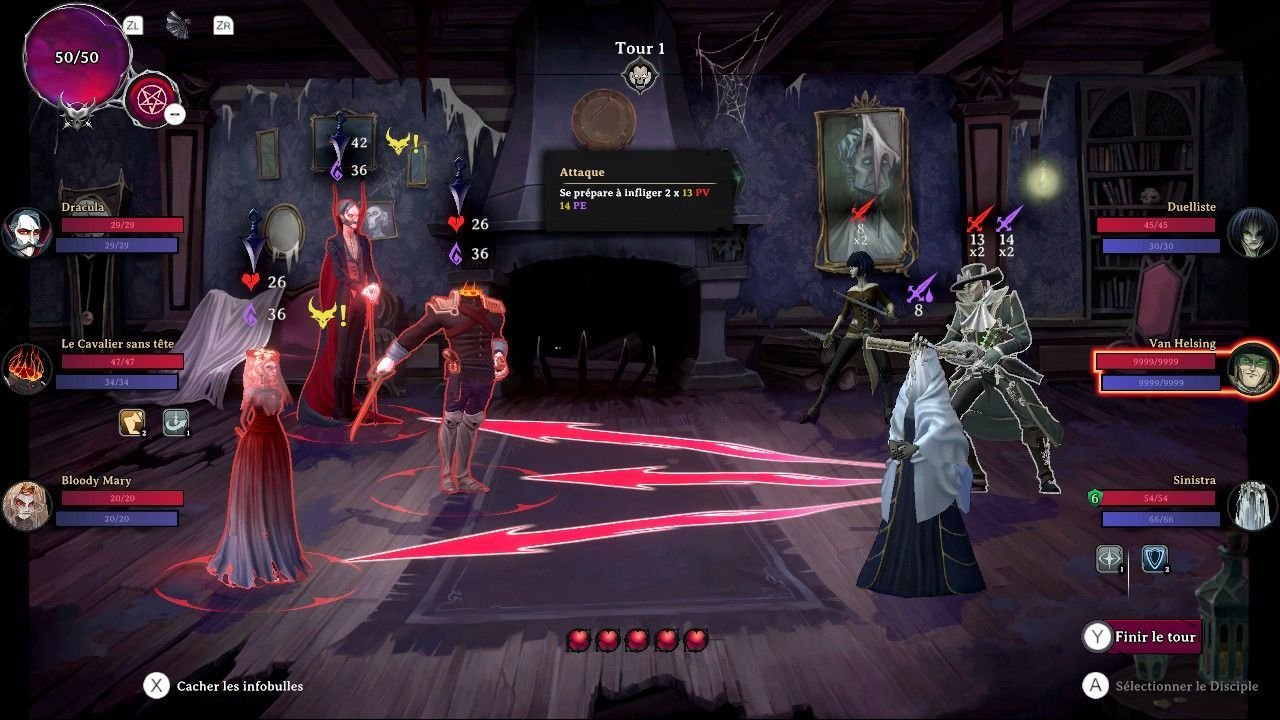The height and width of the screenshot is (720, 1280).
Task: Activate the red pentagram orb
Action: pos(151,100)
